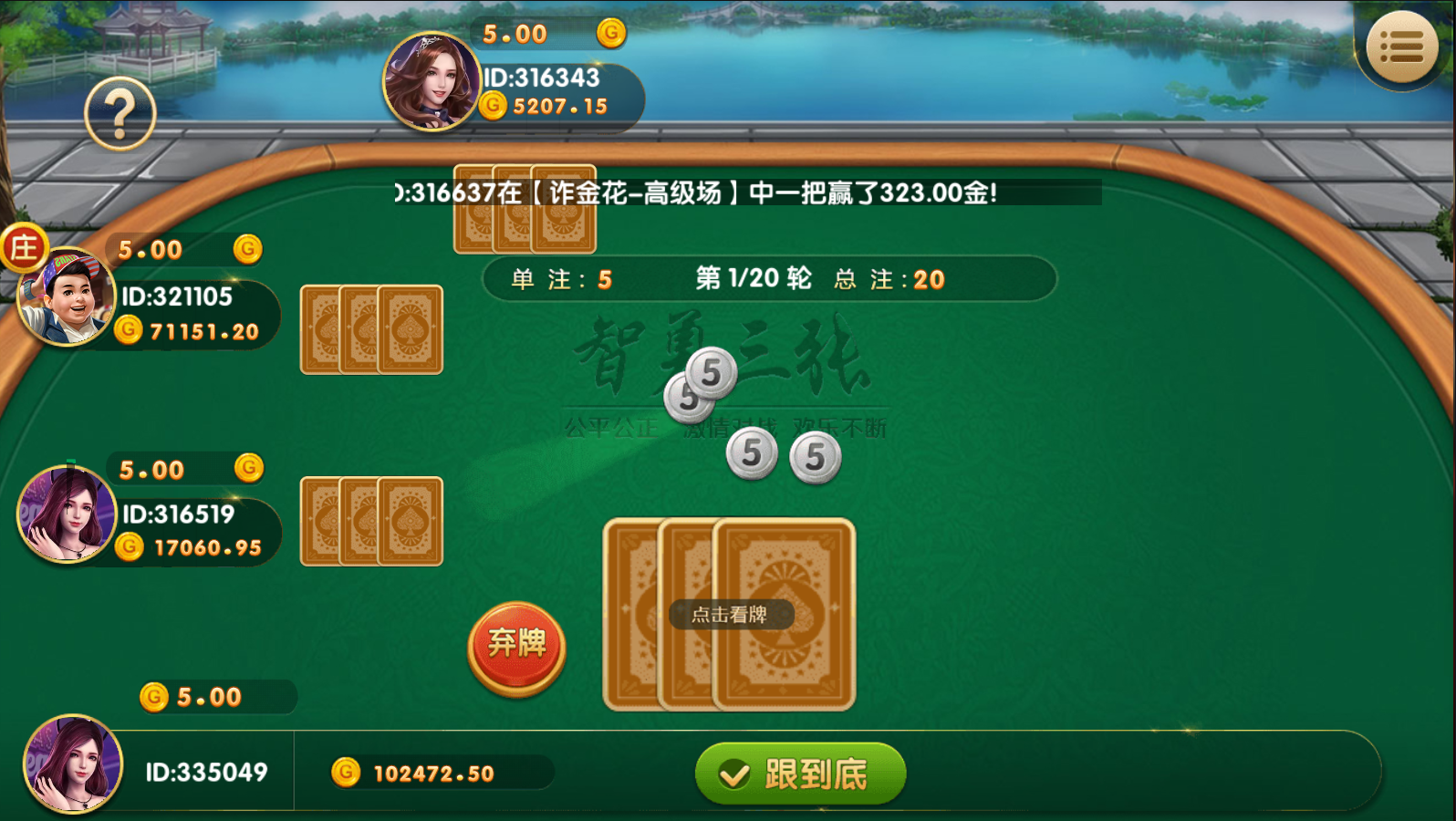Click the coin icon beside 17060.95 balance
The height and width of the screenshot is (821, 1456).
pyautogui.click(x=130, y=547)
